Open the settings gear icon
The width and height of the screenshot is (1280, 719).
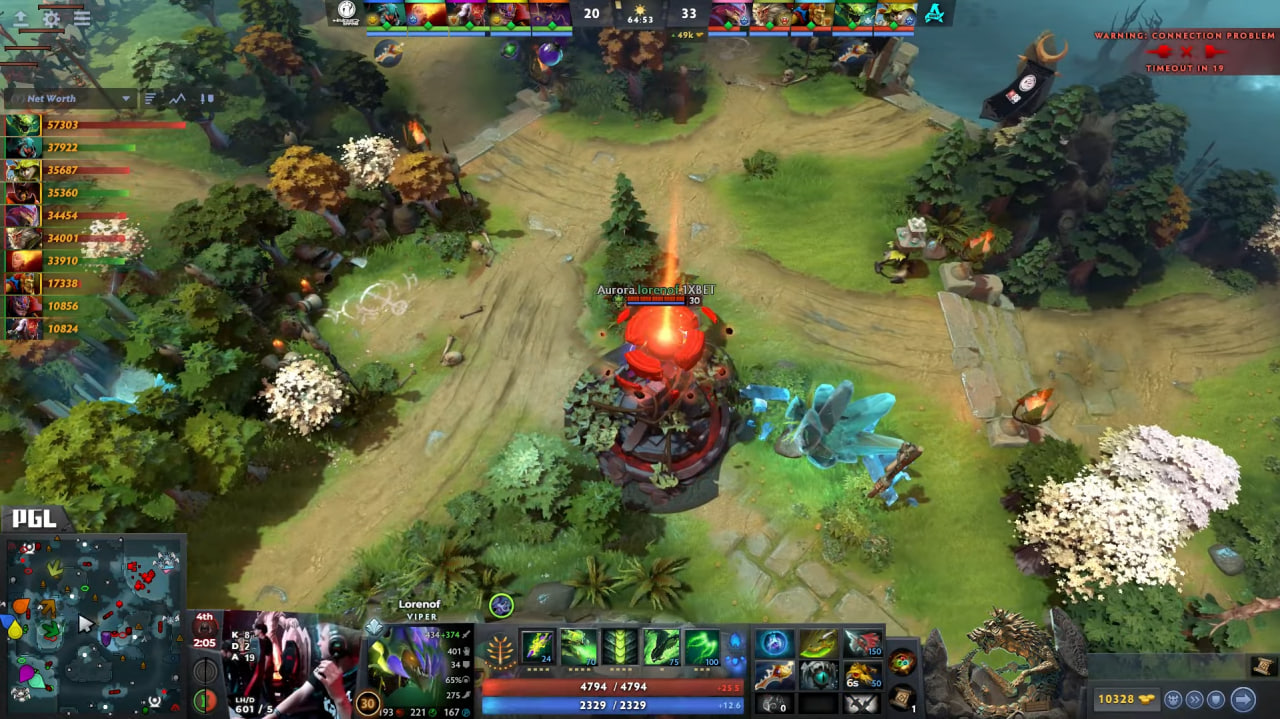(51, 18)
